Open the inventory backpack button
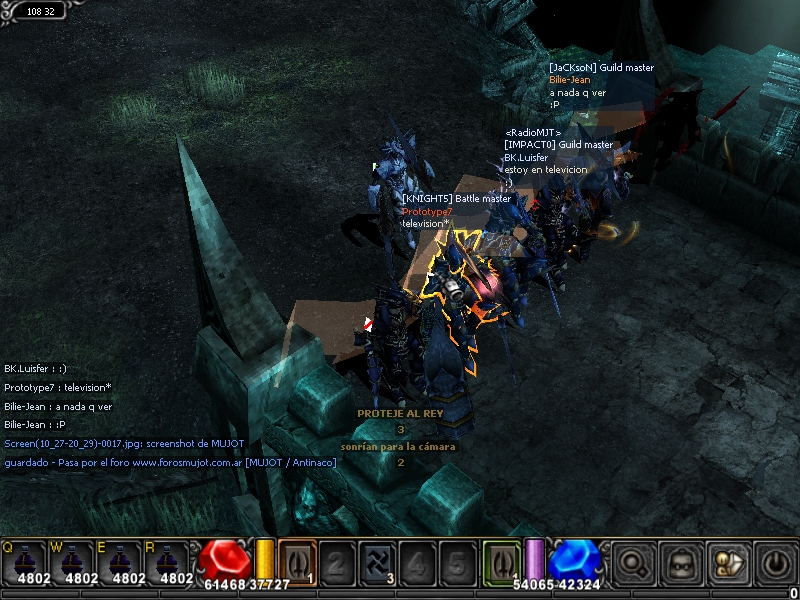This screenshot has height=600, width=800. (679, 562)
